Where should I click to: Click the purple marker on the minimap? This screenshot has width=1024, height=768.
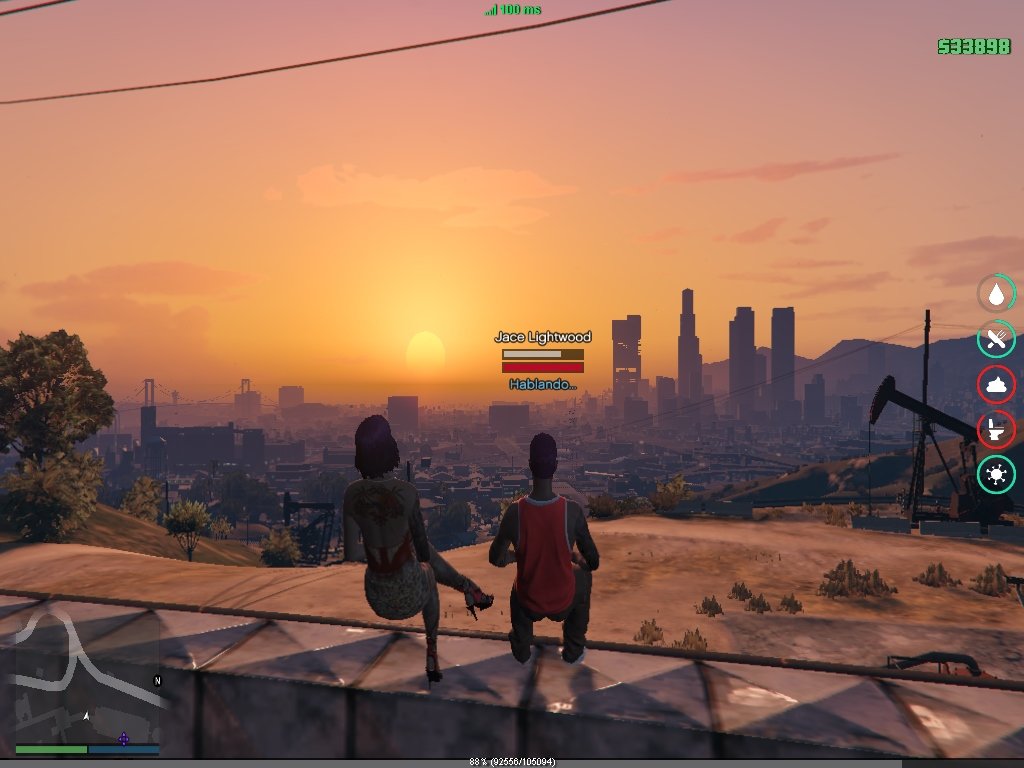[124, 739]
